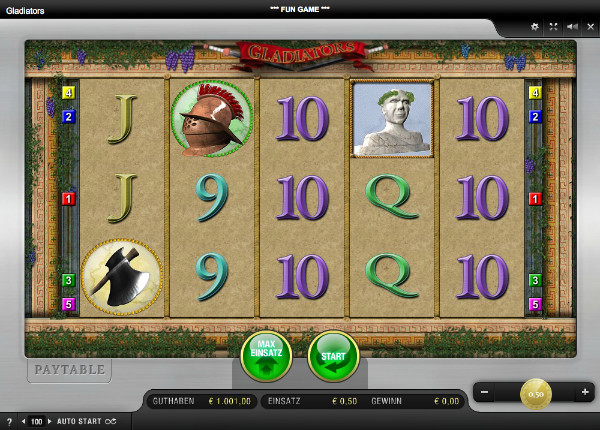Select the blue payline 2 marker on the right

pos(535,116)
